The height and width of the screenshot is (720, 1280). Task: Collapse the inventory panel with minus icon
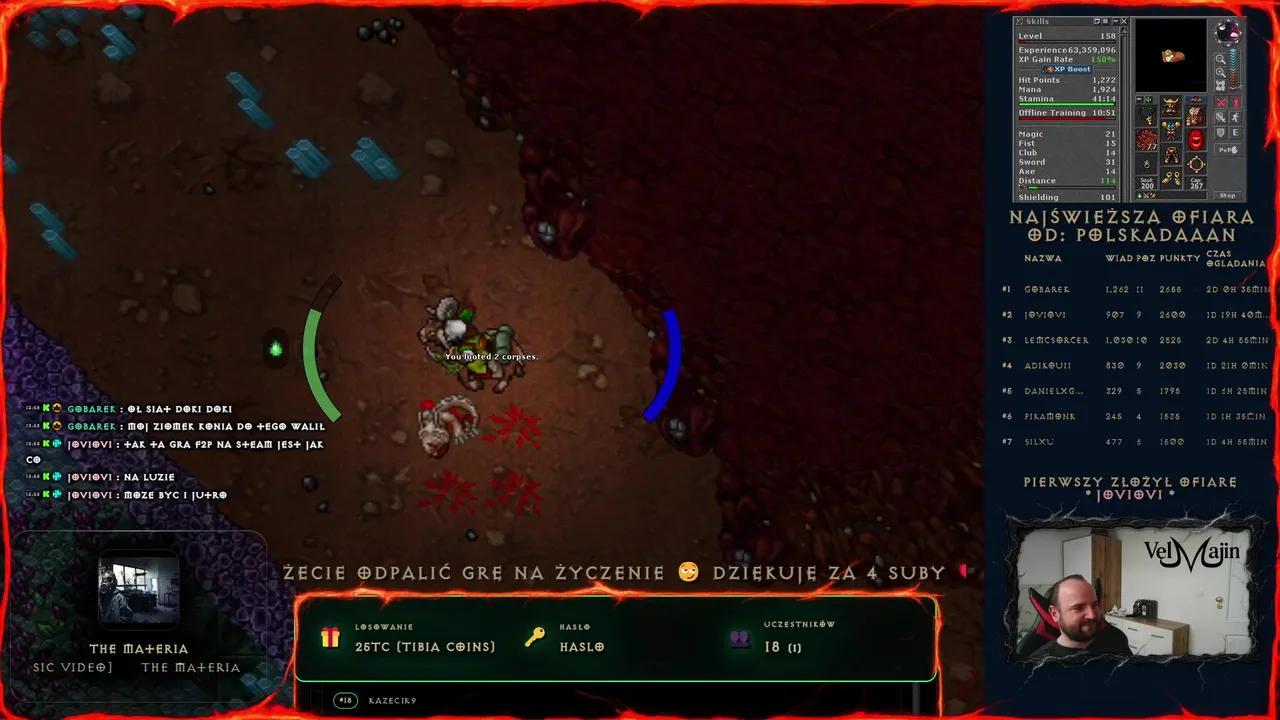point(1138,99)
